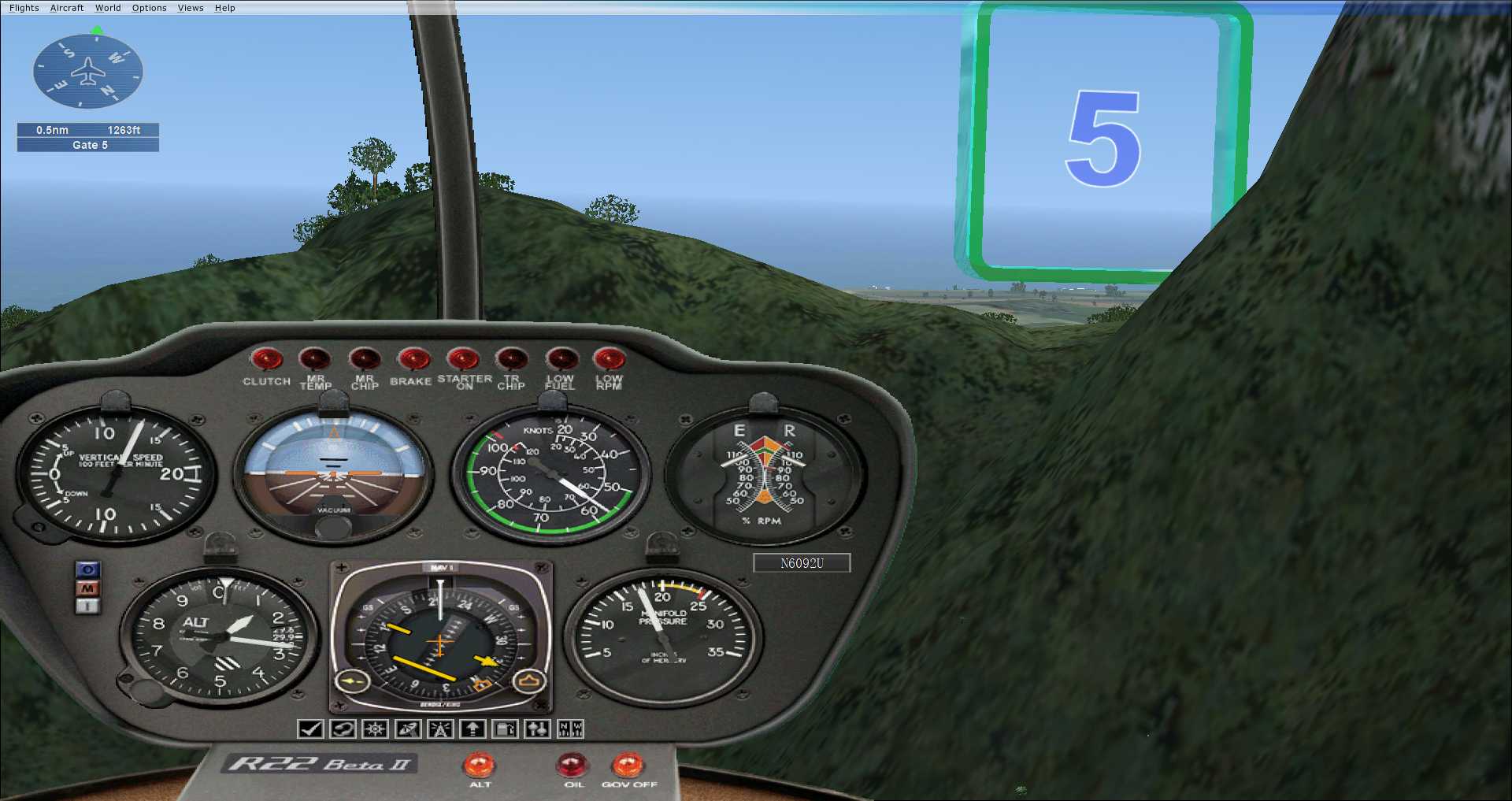The image size is (1512, 801).
Task: Open the checkmark kneeboard icon
Action: coord(310,729)
